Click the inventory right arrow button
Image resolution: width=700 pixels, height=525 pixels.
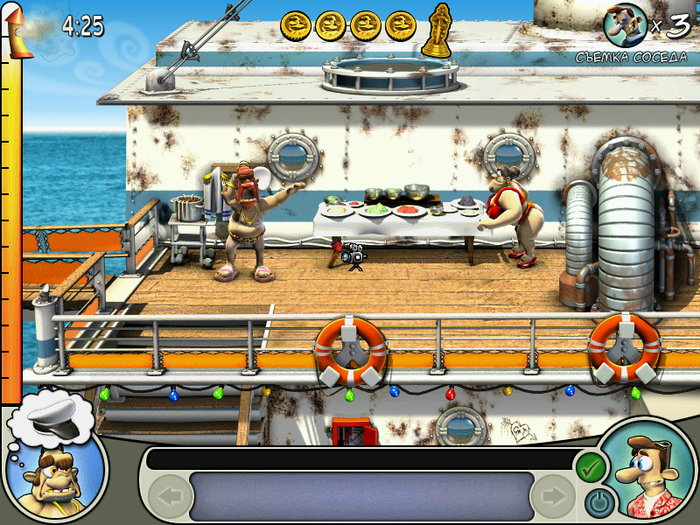552,495
